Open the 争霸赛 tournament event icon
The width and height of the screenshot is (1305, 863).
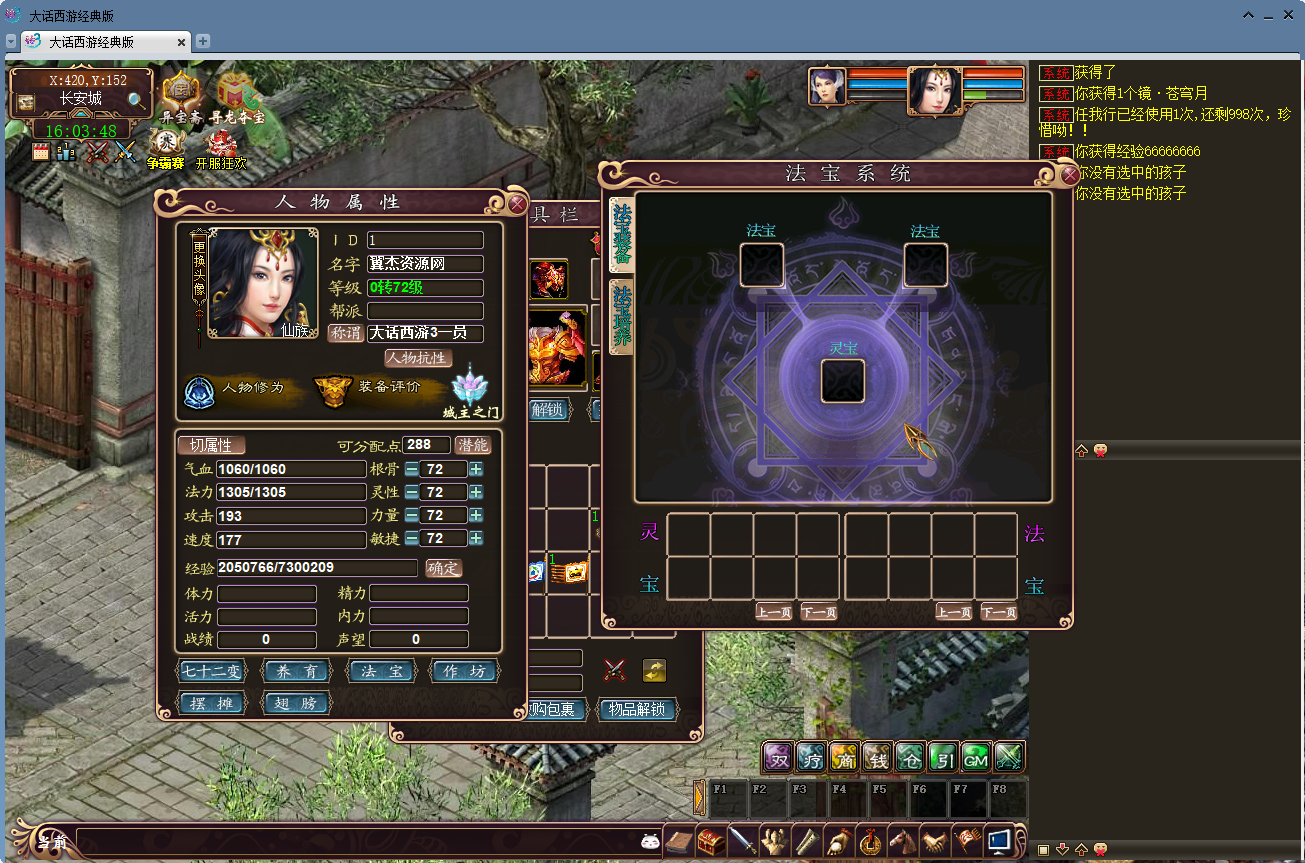166,148
